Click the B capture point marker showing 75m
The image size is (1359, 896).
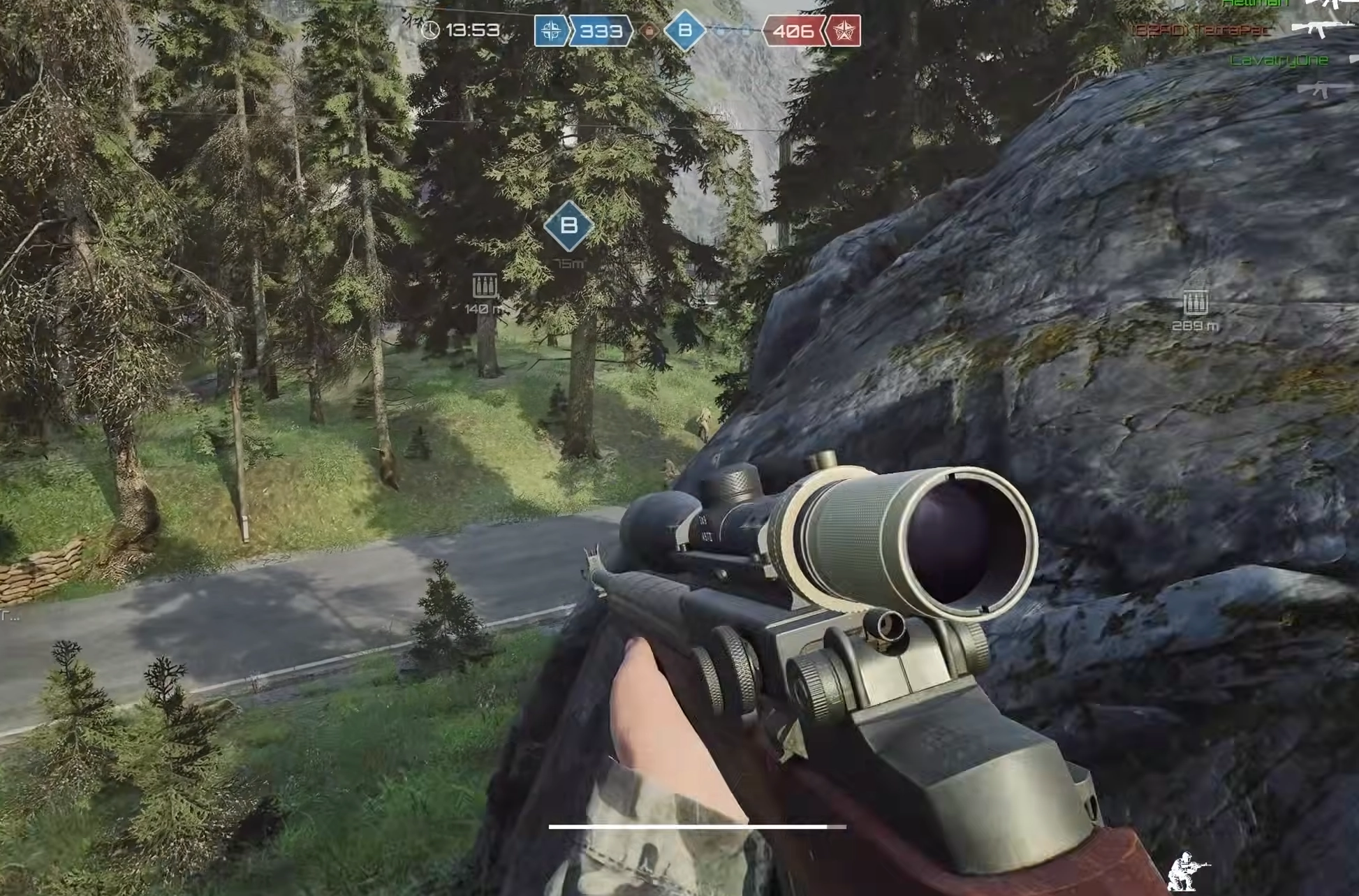click(x=568, y=226)
